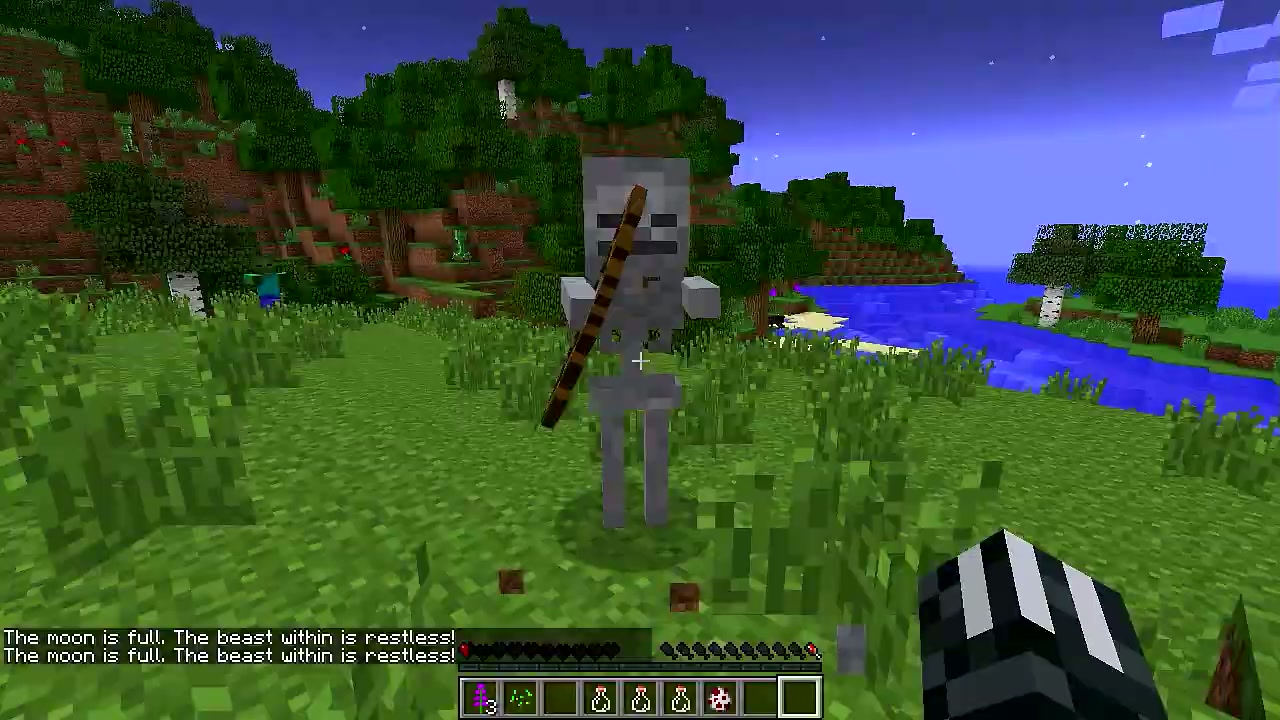Viewport: 1280px width, 720px height.
Task: Click the bottom restless beast chat line
Action: point(228,655)
